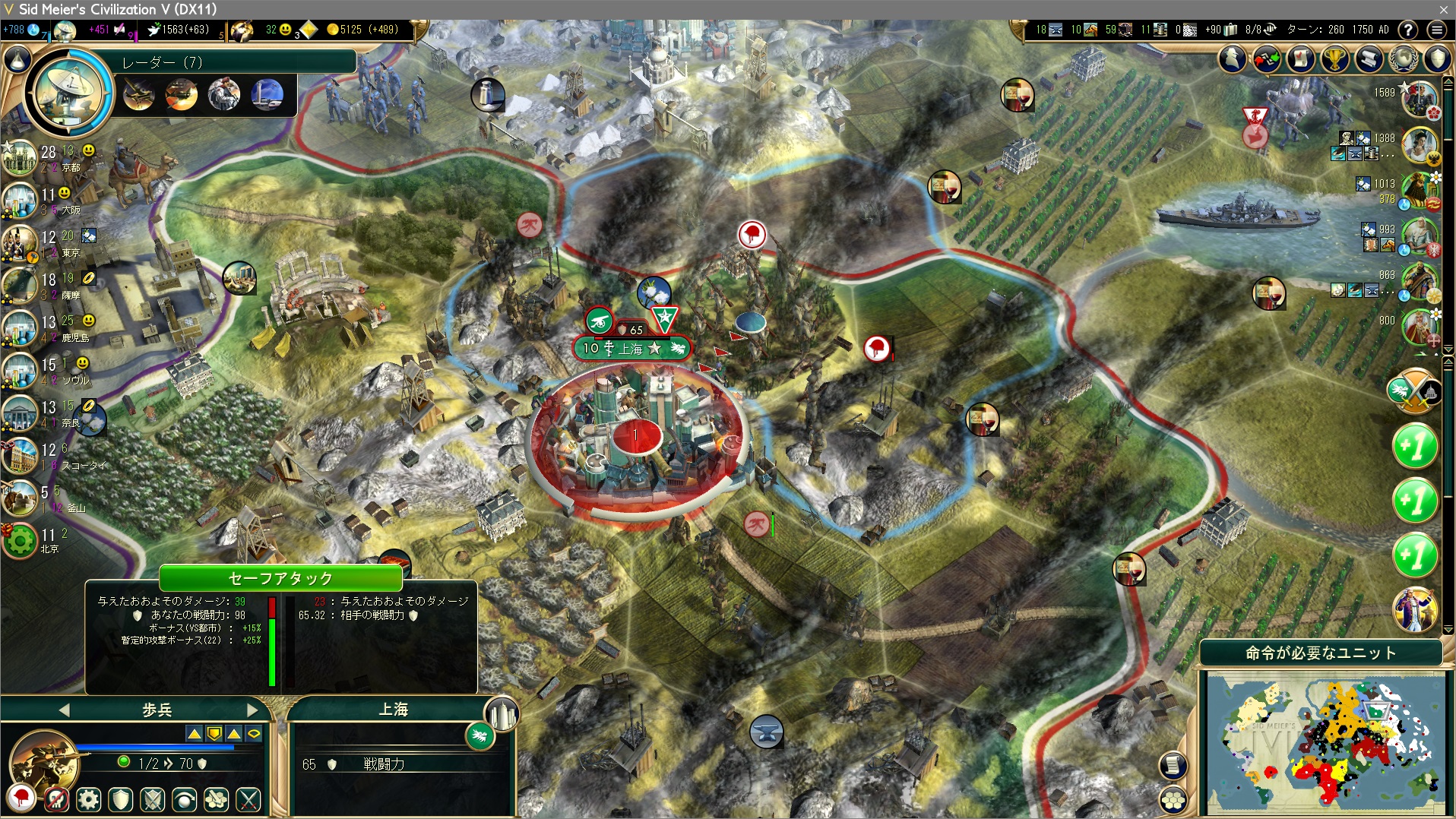Viewport: 1456px width, 819px height.
Task: Choose the fortify shield unit action
Action: [121, 799]
